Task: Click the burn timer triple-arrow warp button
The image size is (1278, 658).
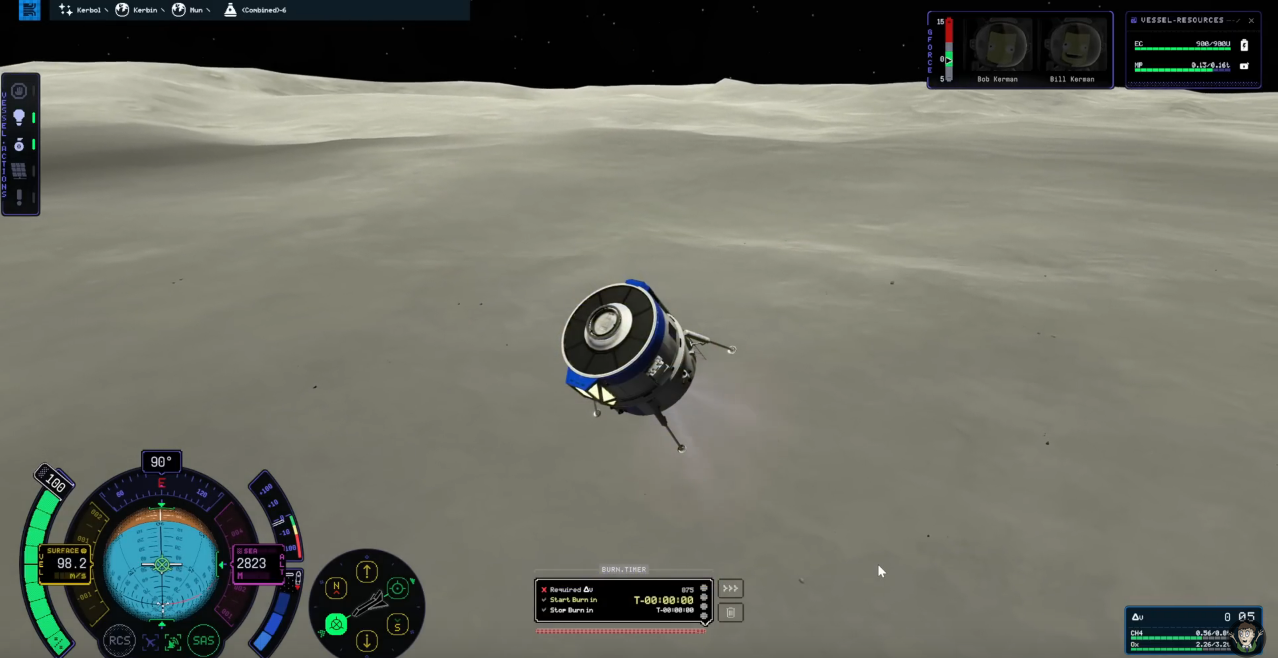Action: tap(730, 589)
